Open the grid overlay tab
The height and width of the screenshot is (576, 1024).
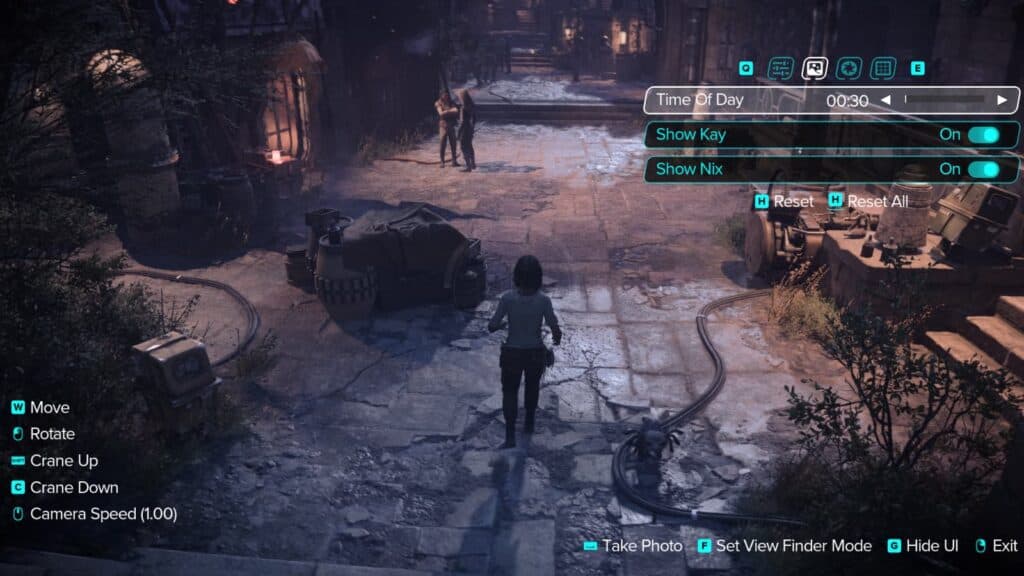(x=881, y=68)
